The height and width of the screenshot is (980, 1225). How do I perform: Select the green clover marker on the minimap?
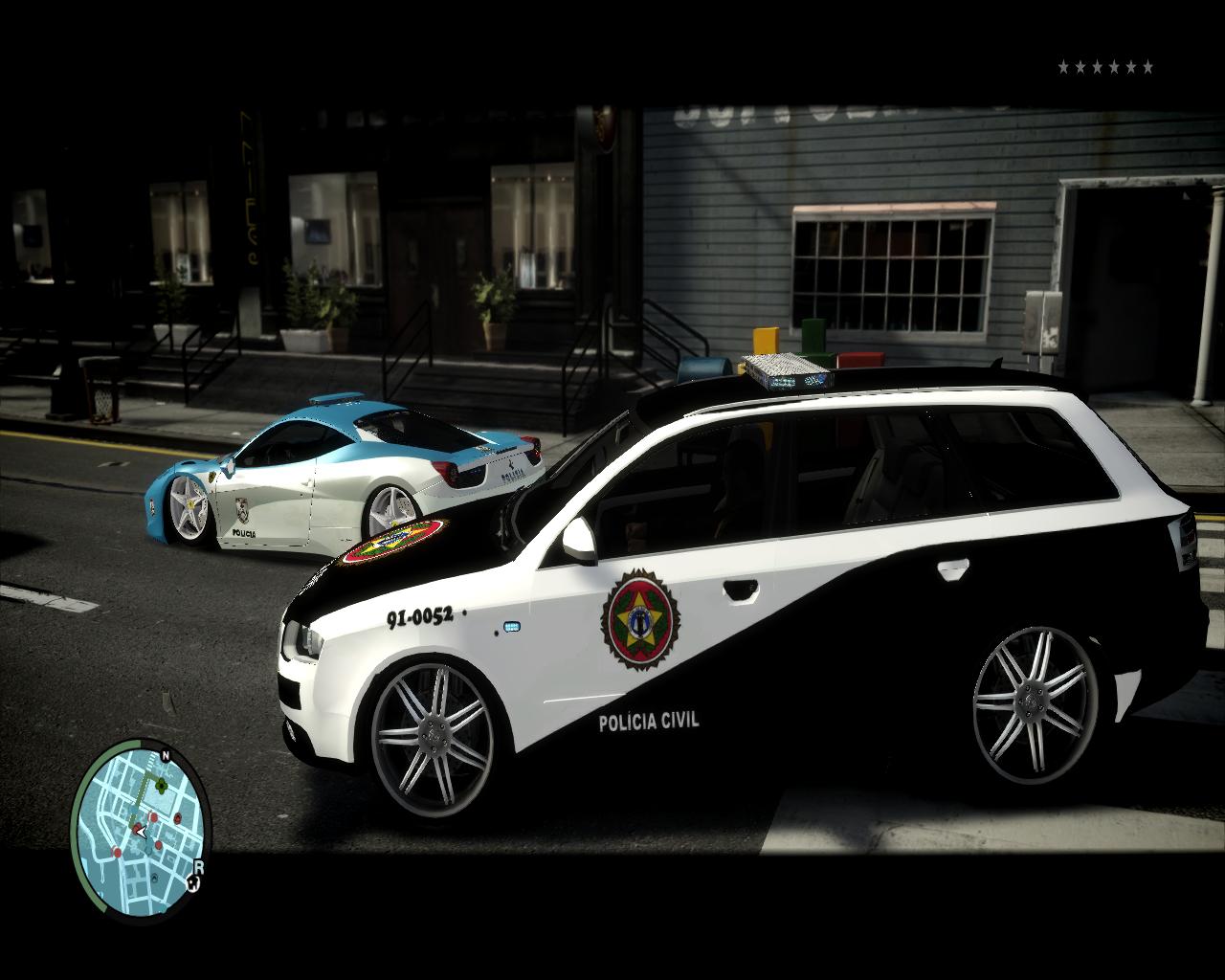[x=162, y=786]
